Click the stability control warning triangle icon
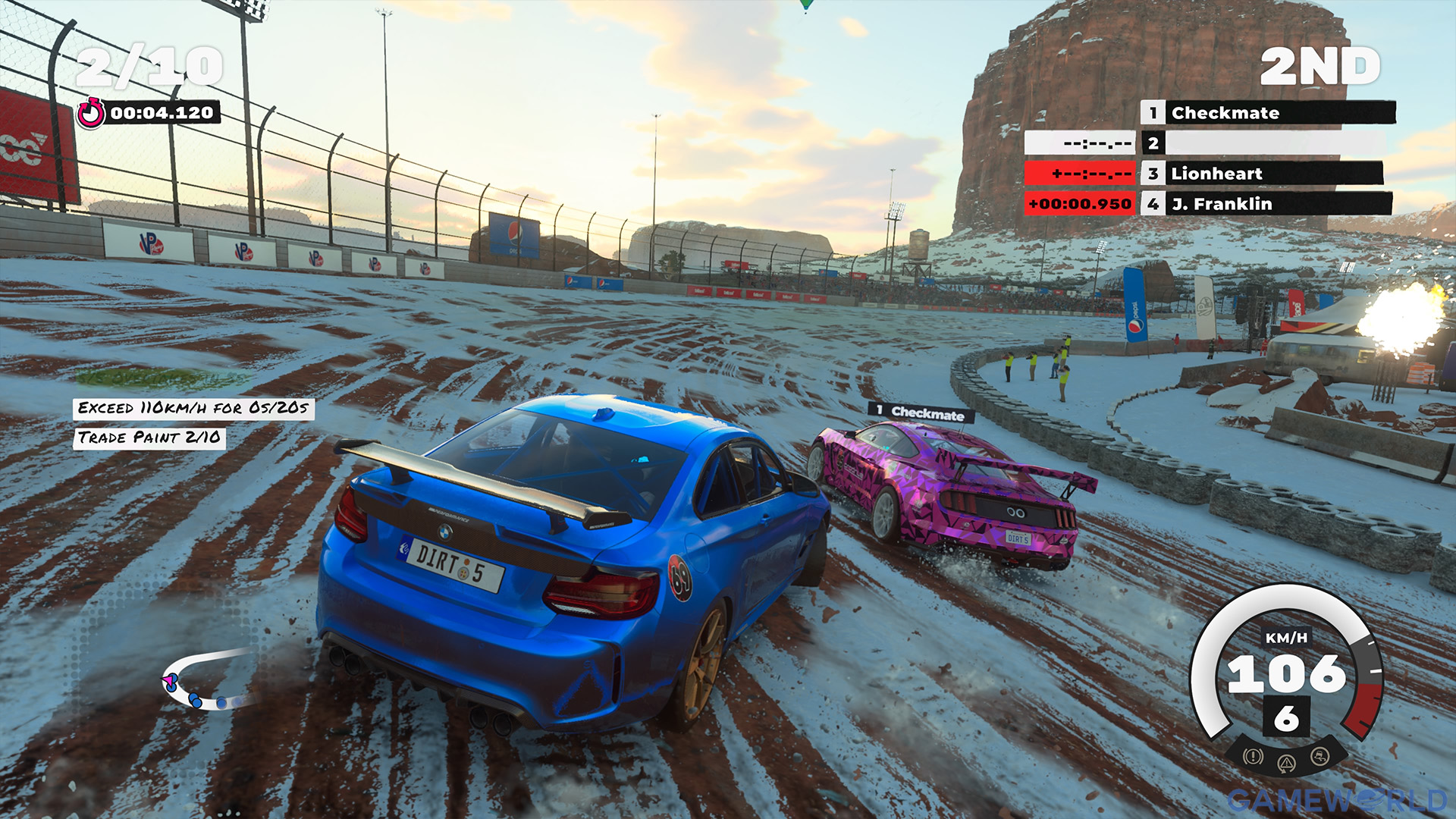This screenshot has width=1456, height=819. 1286,763
